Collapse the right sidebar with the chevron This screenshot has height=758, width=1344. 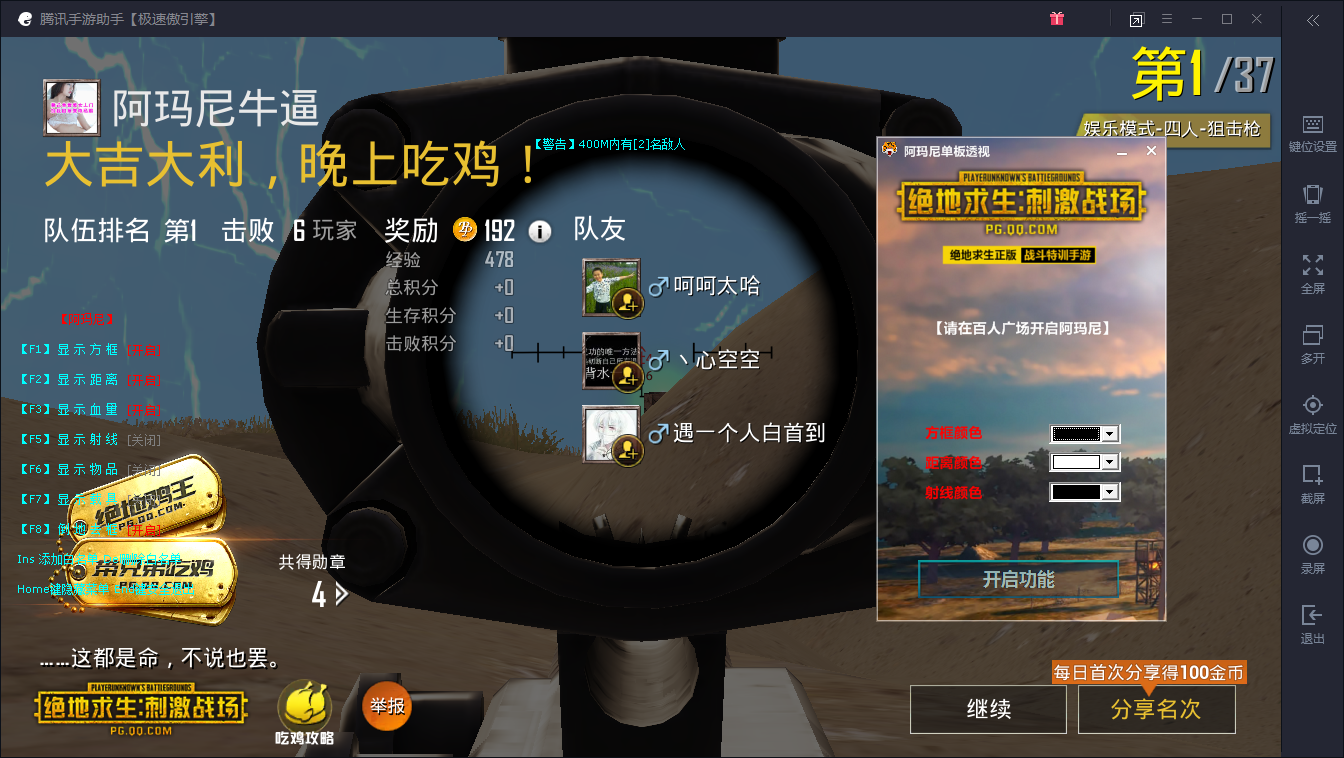[1312, 19]
